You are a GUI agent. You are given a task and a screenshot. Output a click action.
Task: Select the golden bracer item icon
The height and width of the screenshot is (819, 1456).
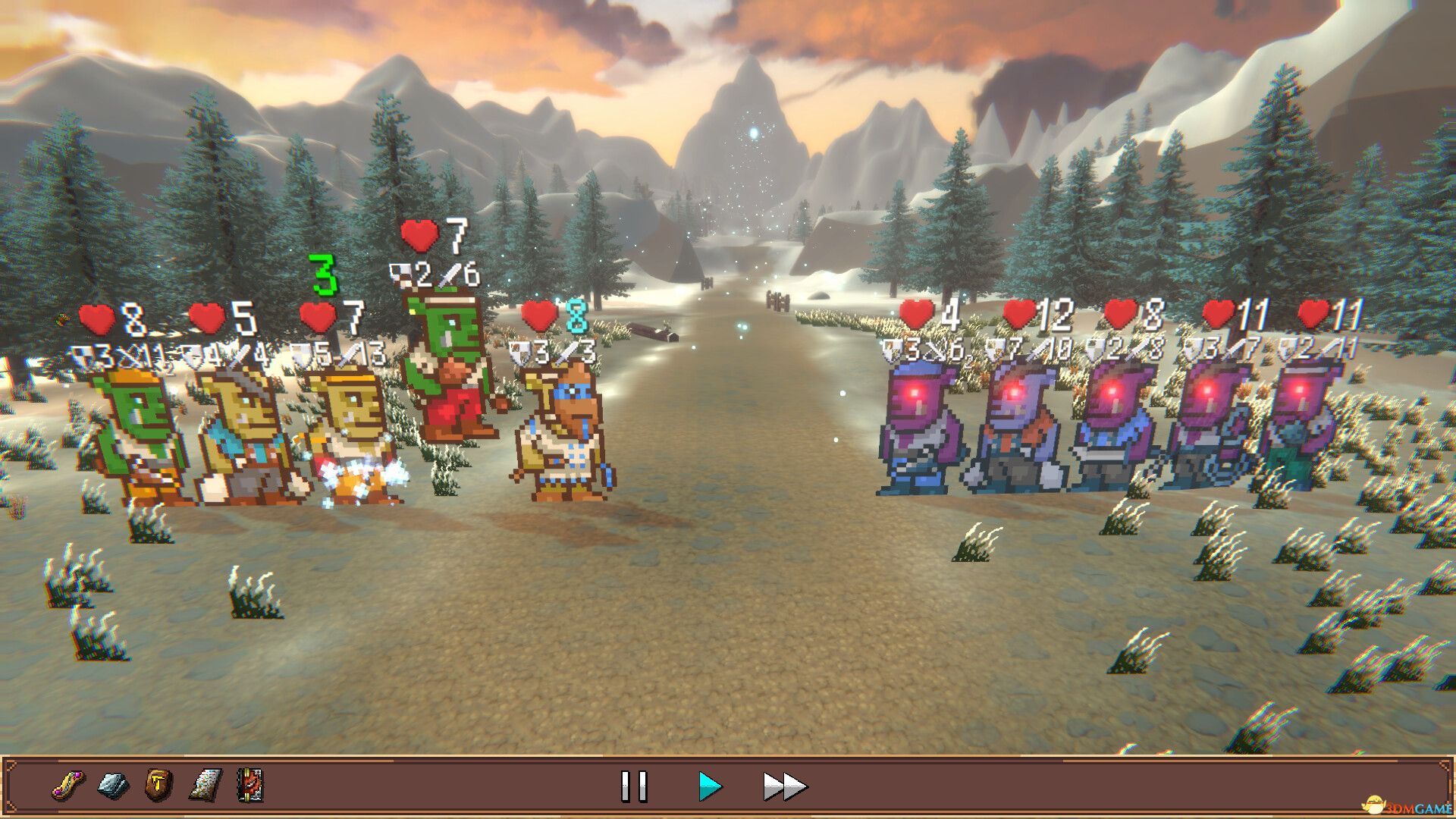coord(68,786)
